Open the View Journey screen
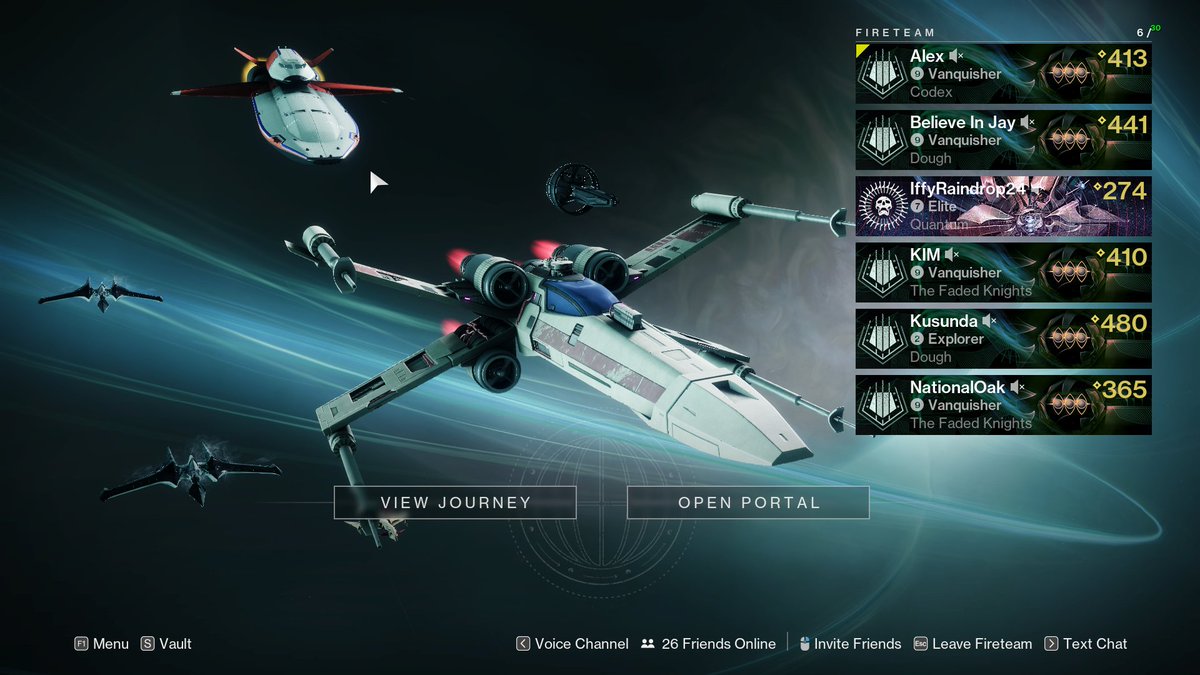Image resolution: width=1200 pixels, height=675 pixels. tap(455, 502)
